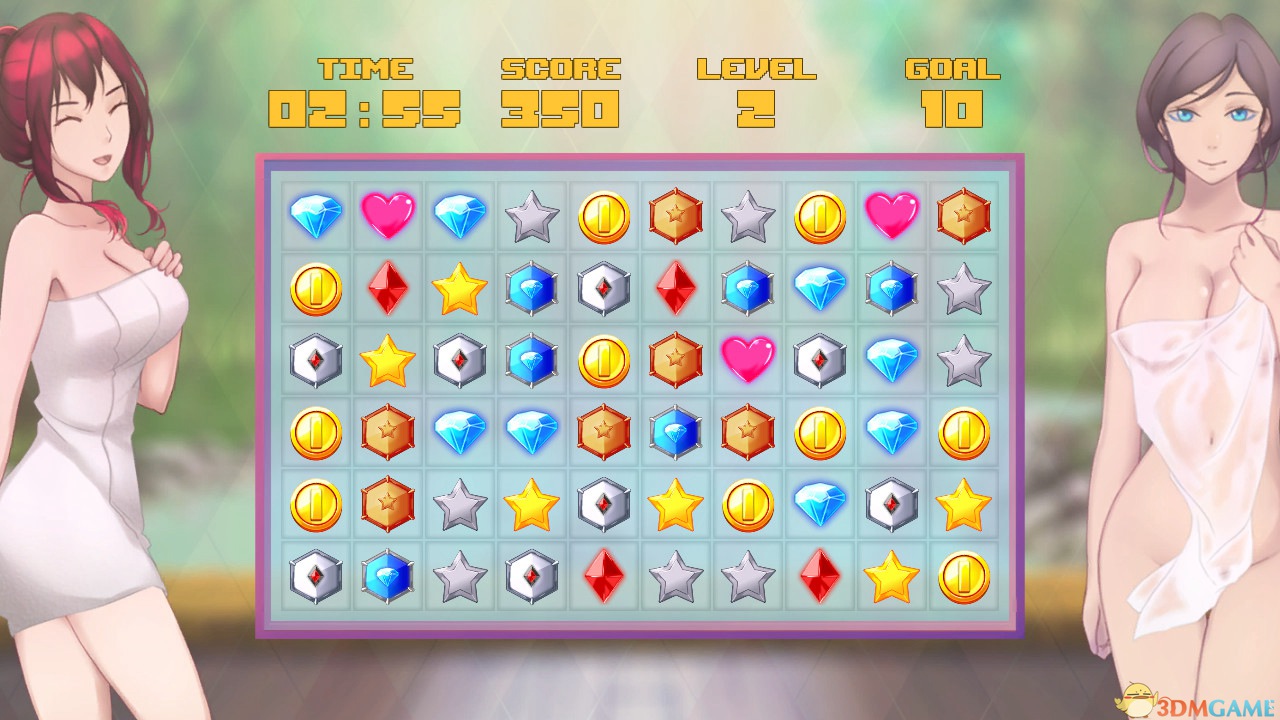Choose the blue diamond between two blue badges
The height and width of the screenshot is (720, 1280).
click(820, 288)
